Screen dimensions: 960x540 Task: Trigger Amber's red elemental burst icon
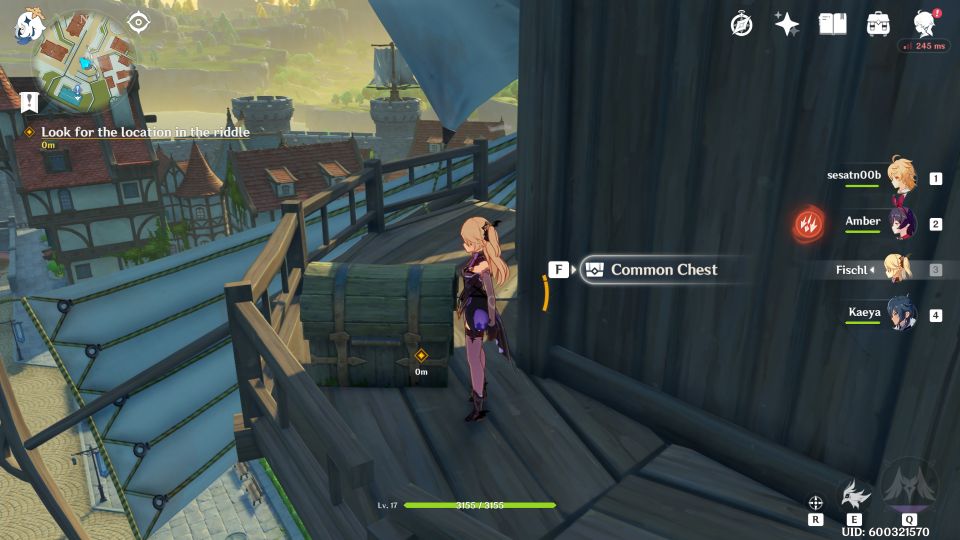pyautogui.click(x=808, y=224)
